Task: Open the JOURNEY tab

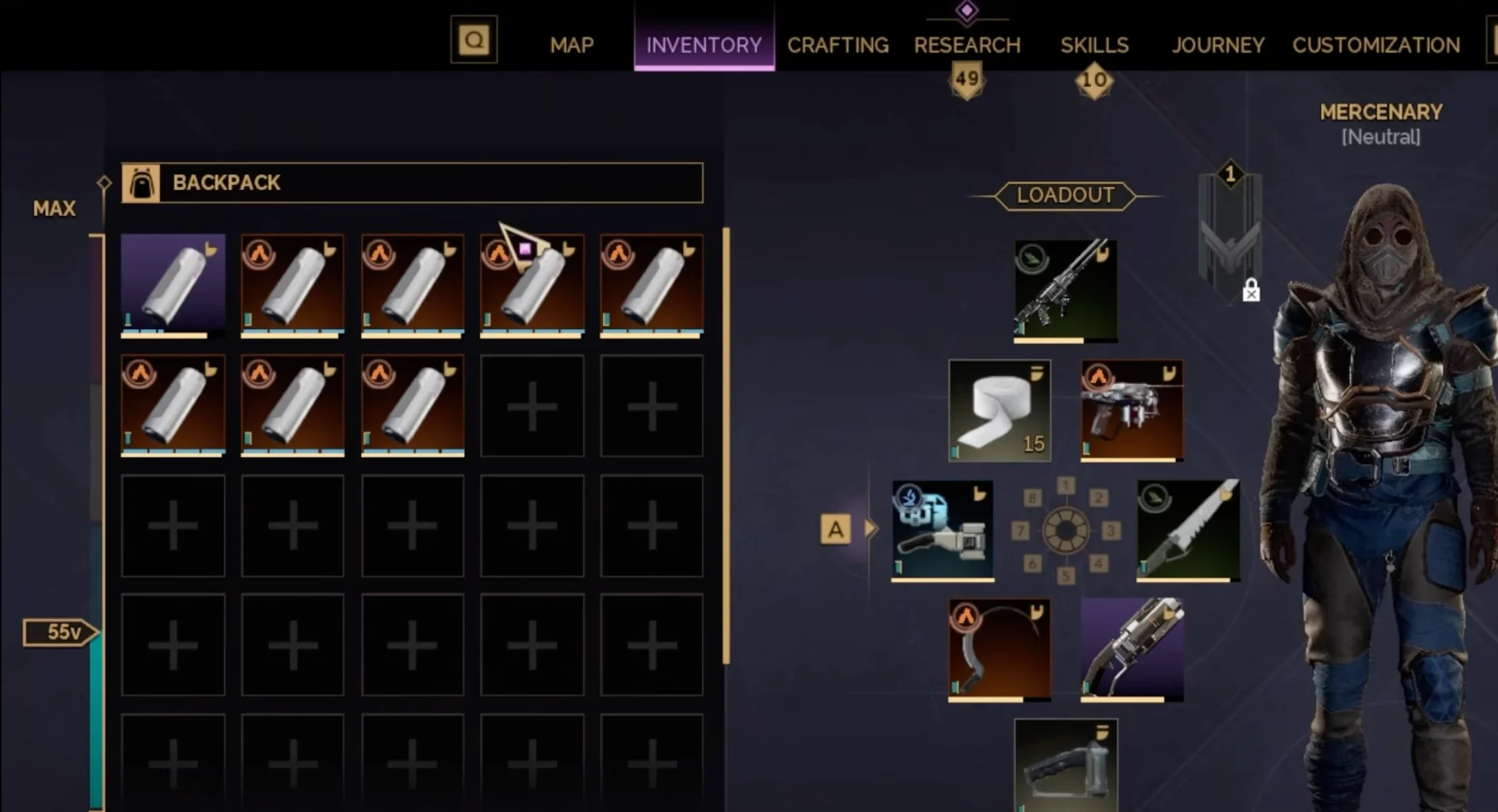Action: click(x=1218, y=45)
